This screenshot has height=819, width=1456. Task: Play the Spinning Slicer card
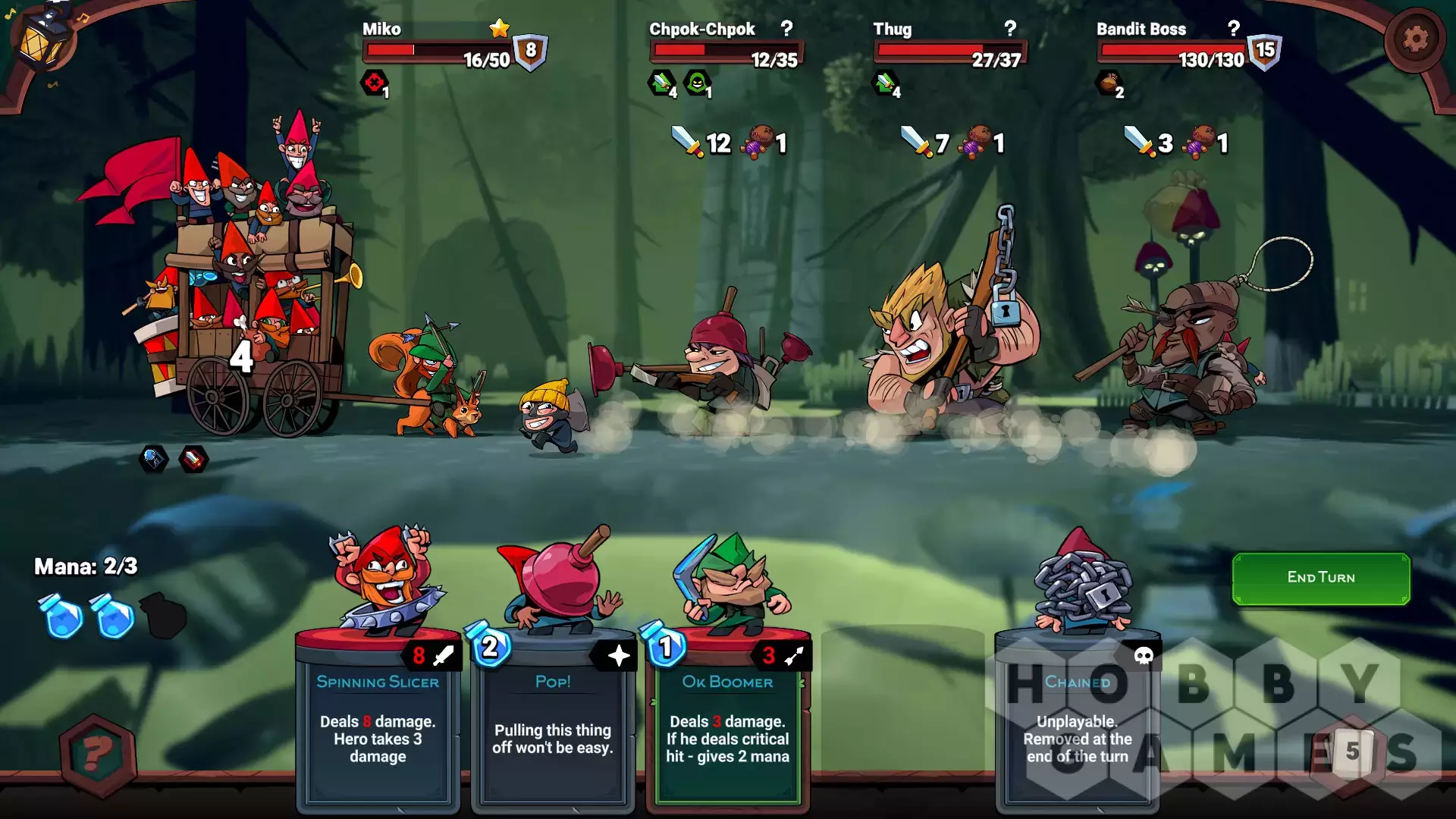click(x=378, y=720)
